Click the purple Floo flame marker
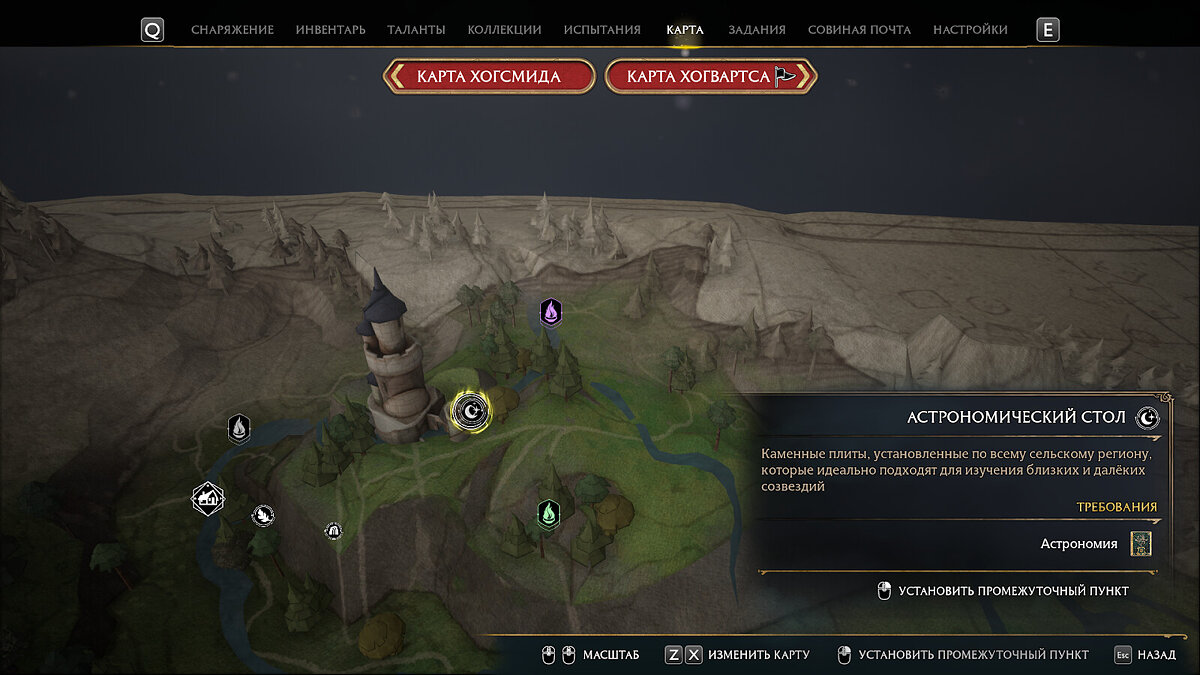 (x=550, y=313)
